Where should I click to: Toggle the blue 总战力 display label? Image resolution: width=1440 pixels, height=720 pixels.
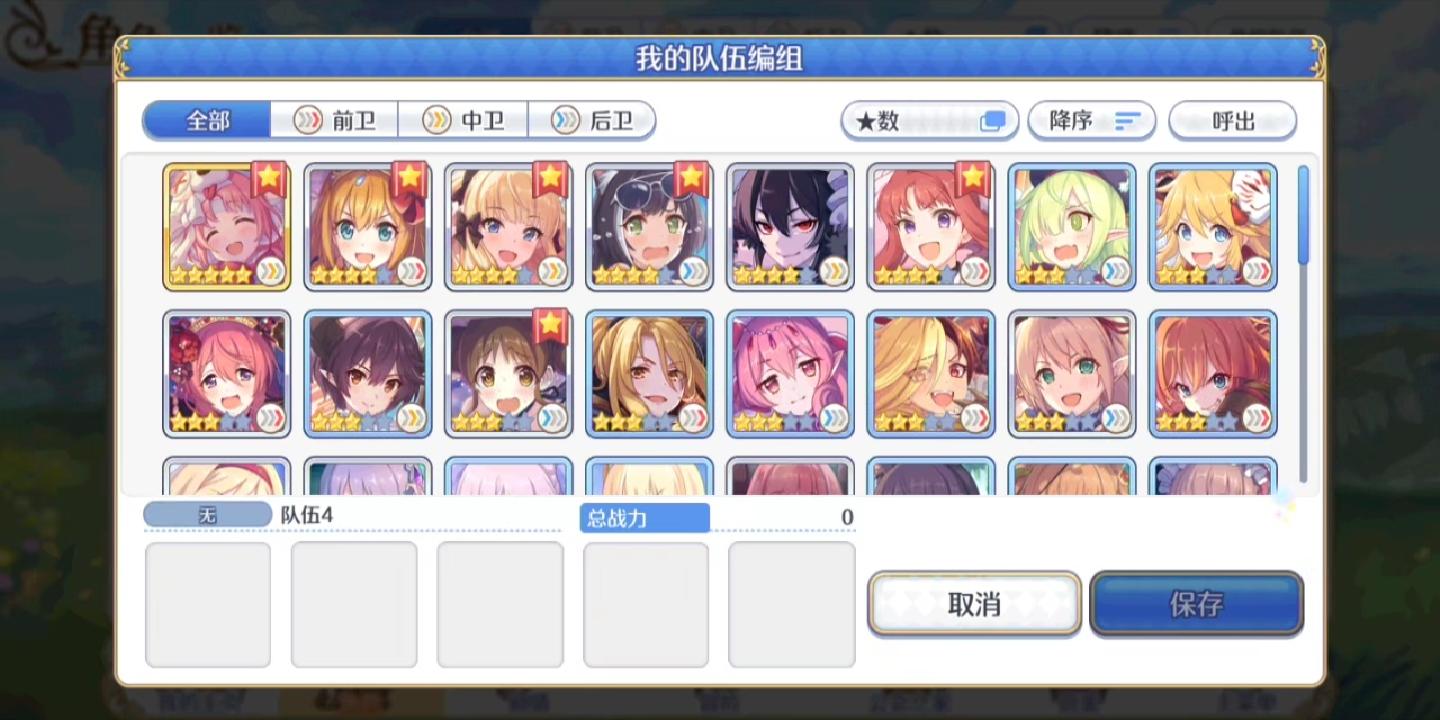(x=645, y=517)
